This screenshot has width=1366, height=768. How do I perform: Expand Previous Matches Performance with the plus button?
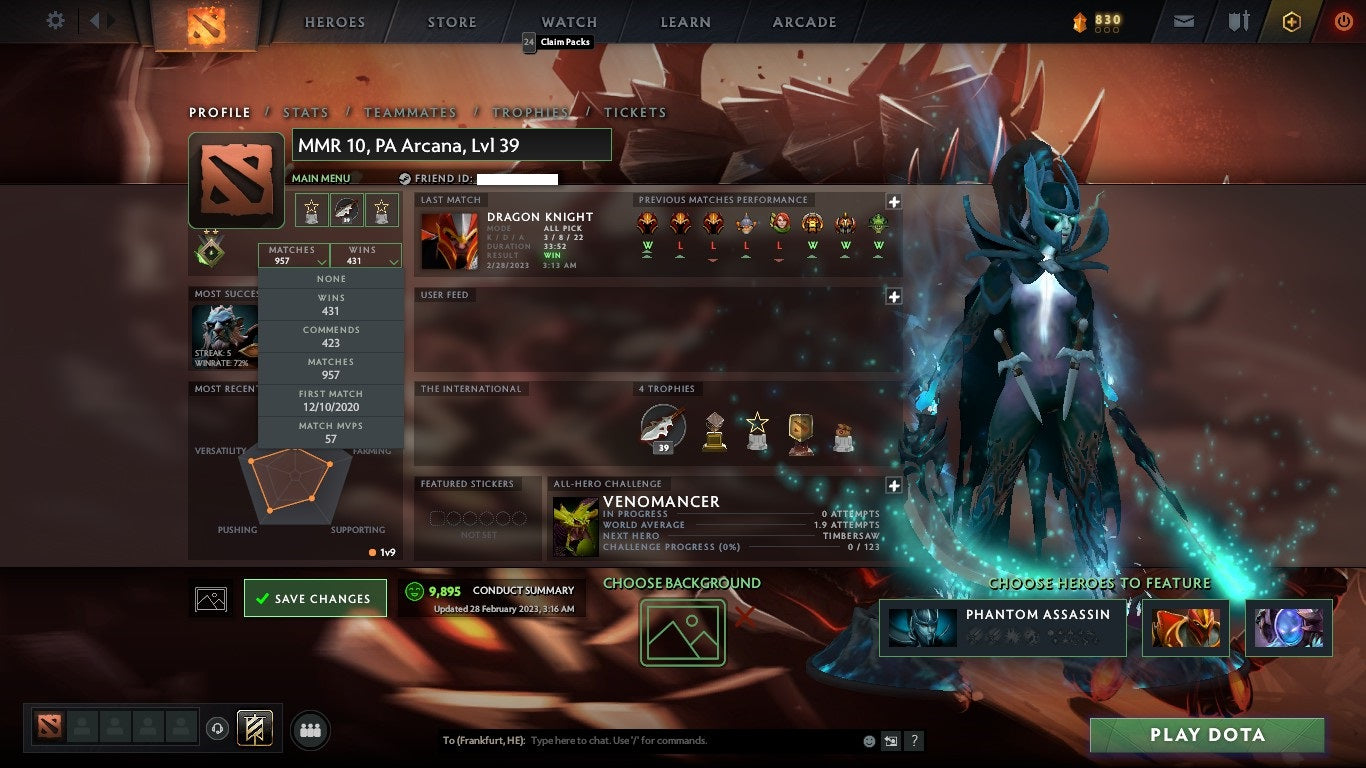[893, 200]
